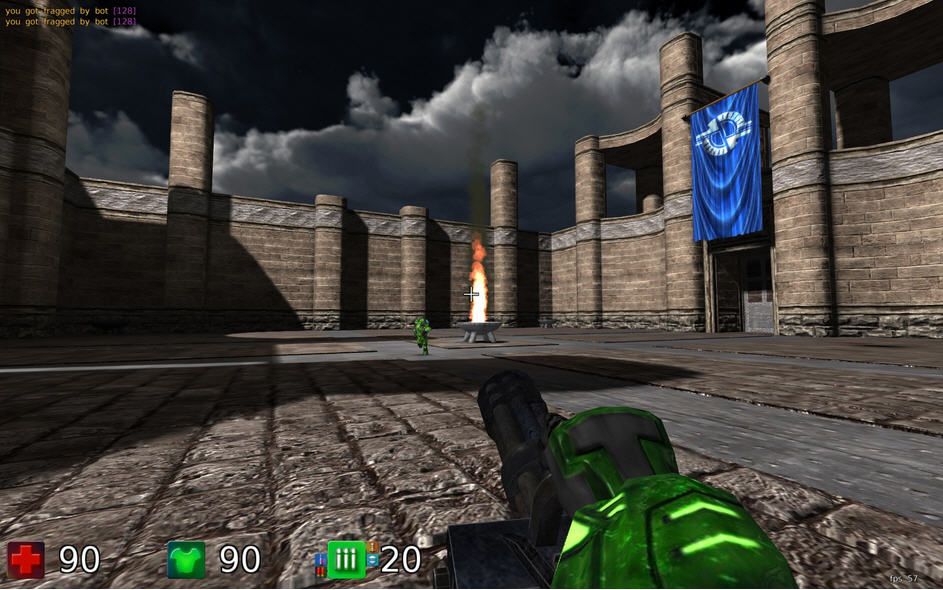Click the red cross health icon
The height and width of the screenshot is (590, 943).
(x=26, y=560)
